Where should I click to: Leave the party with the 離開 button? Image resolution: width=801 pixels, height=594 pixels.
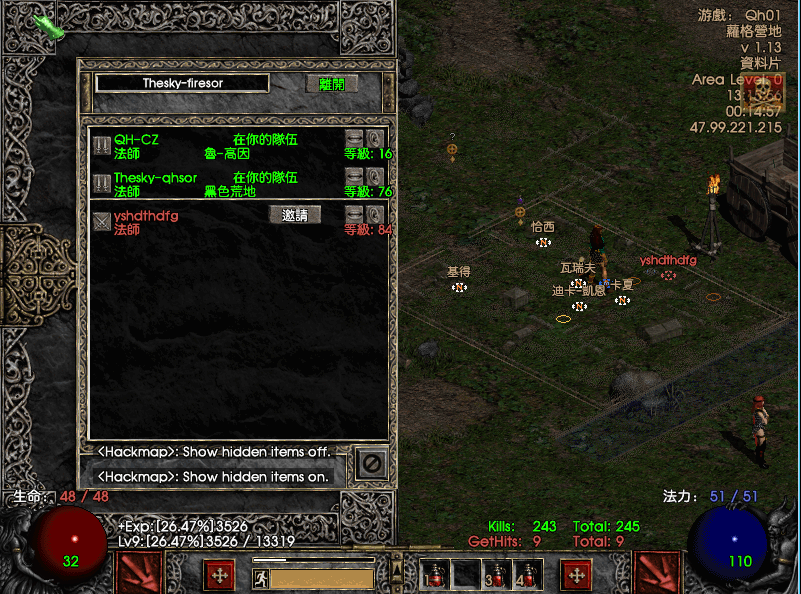331,84
